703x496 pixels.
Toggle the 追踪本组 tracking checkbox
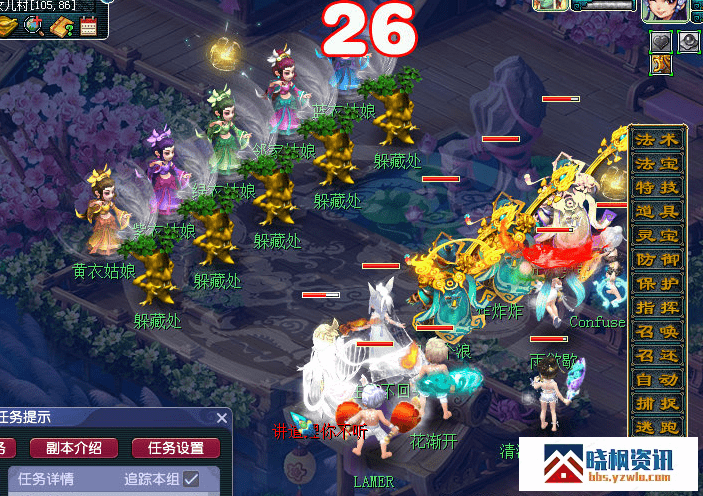tap(191, 479)
